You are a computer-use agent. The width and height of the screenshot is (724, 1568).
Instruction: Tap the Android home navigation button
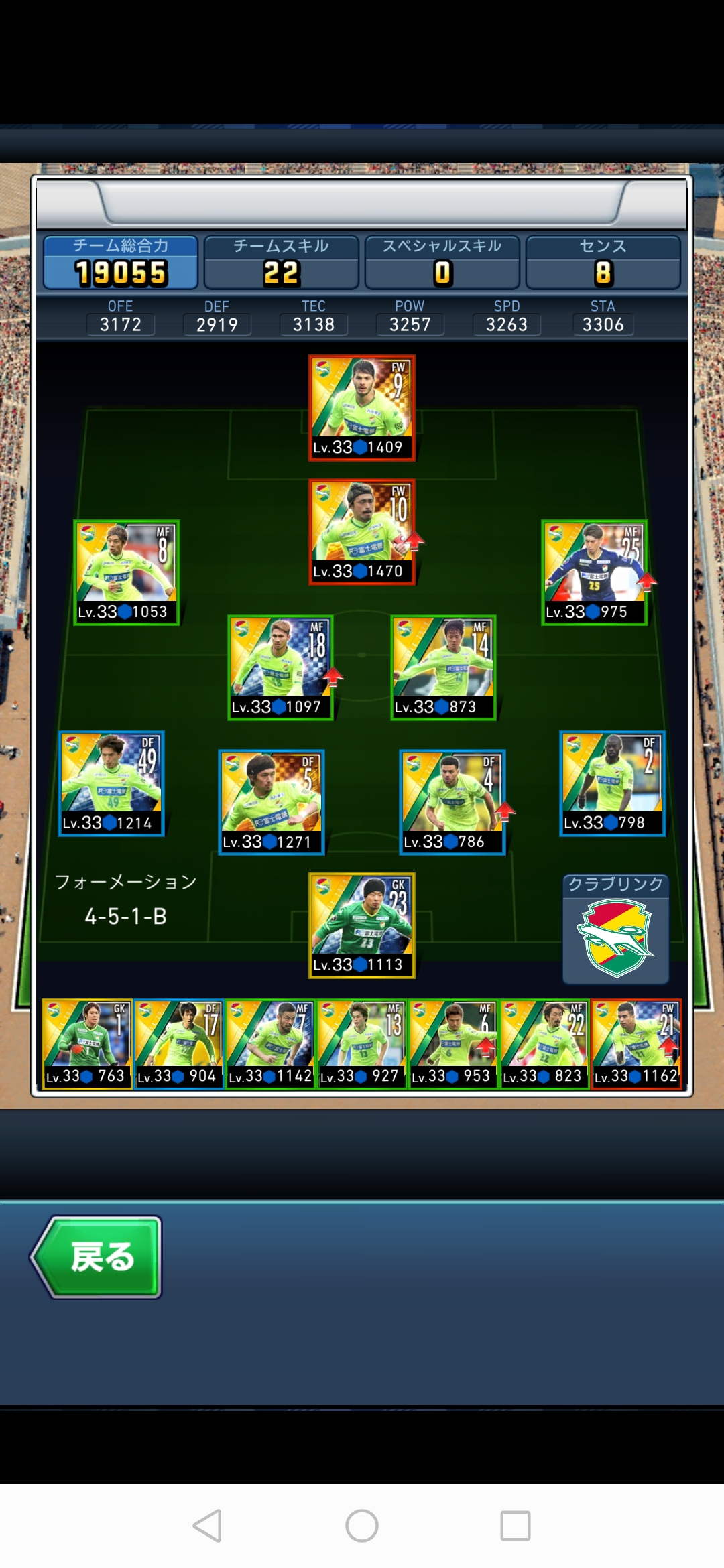[x=362, y=1526]
